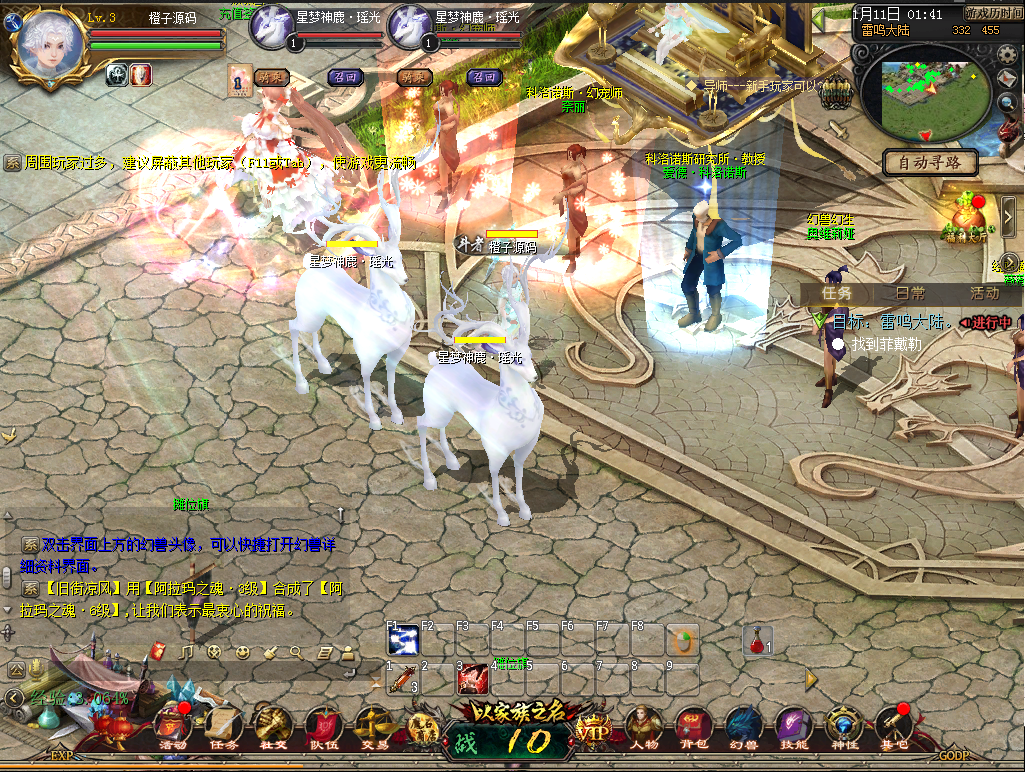Viewport: 1025px width, 772px height.
Task: Use the red potion quick slot
Action: coord(757,640)
